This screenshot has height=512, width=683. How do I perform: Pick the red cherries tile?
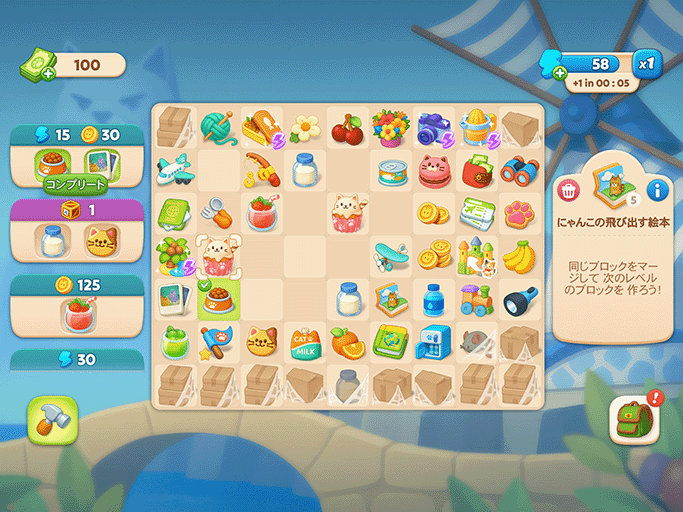click(x=346, y=127)
